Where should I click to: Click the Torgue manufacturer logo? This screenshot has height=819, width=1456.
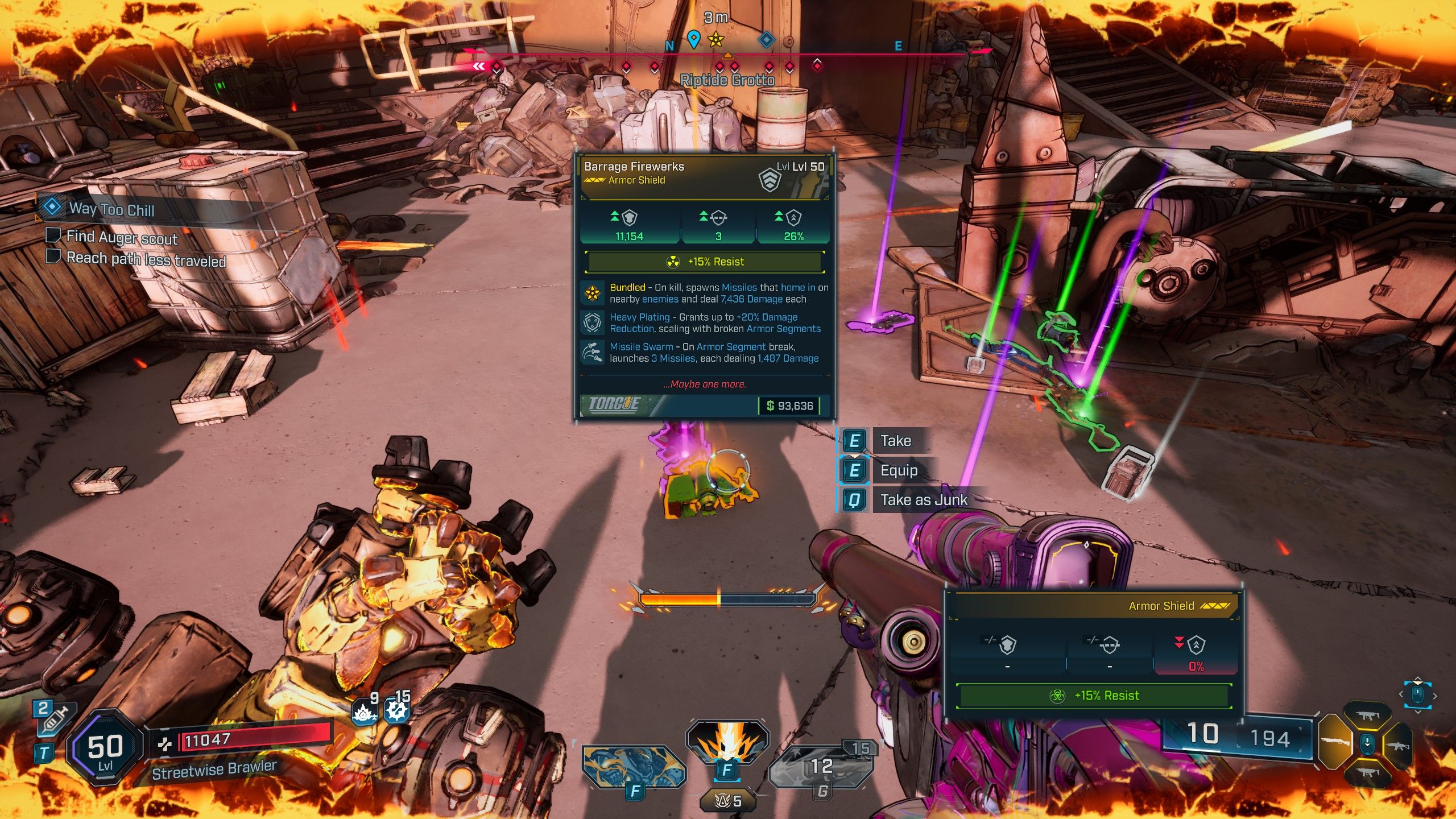[614, 404]
